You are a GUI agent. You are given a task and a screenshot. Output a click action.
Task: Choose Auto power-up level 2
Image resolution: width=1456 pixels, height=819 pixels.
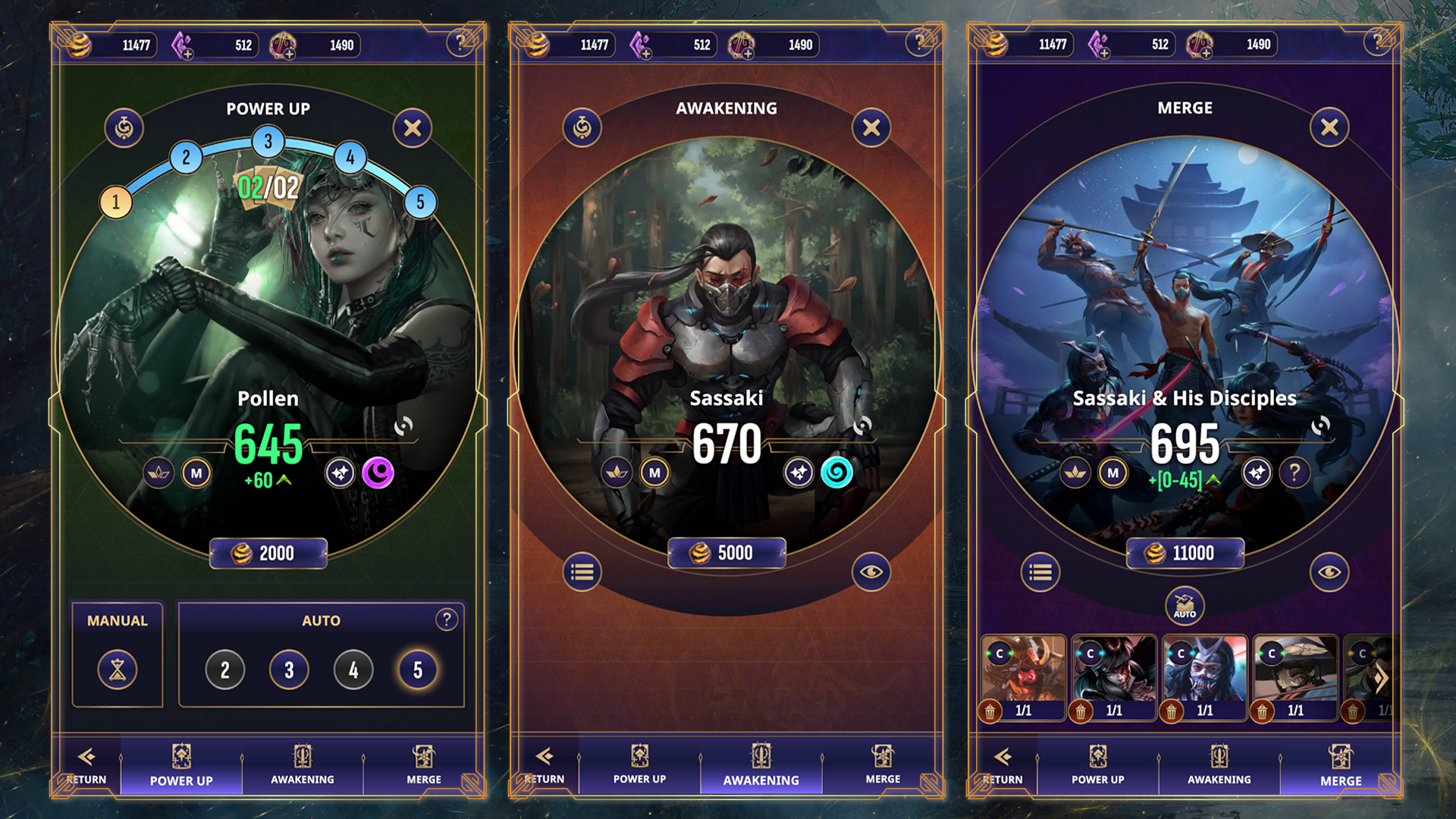click(x=225, y=670)
